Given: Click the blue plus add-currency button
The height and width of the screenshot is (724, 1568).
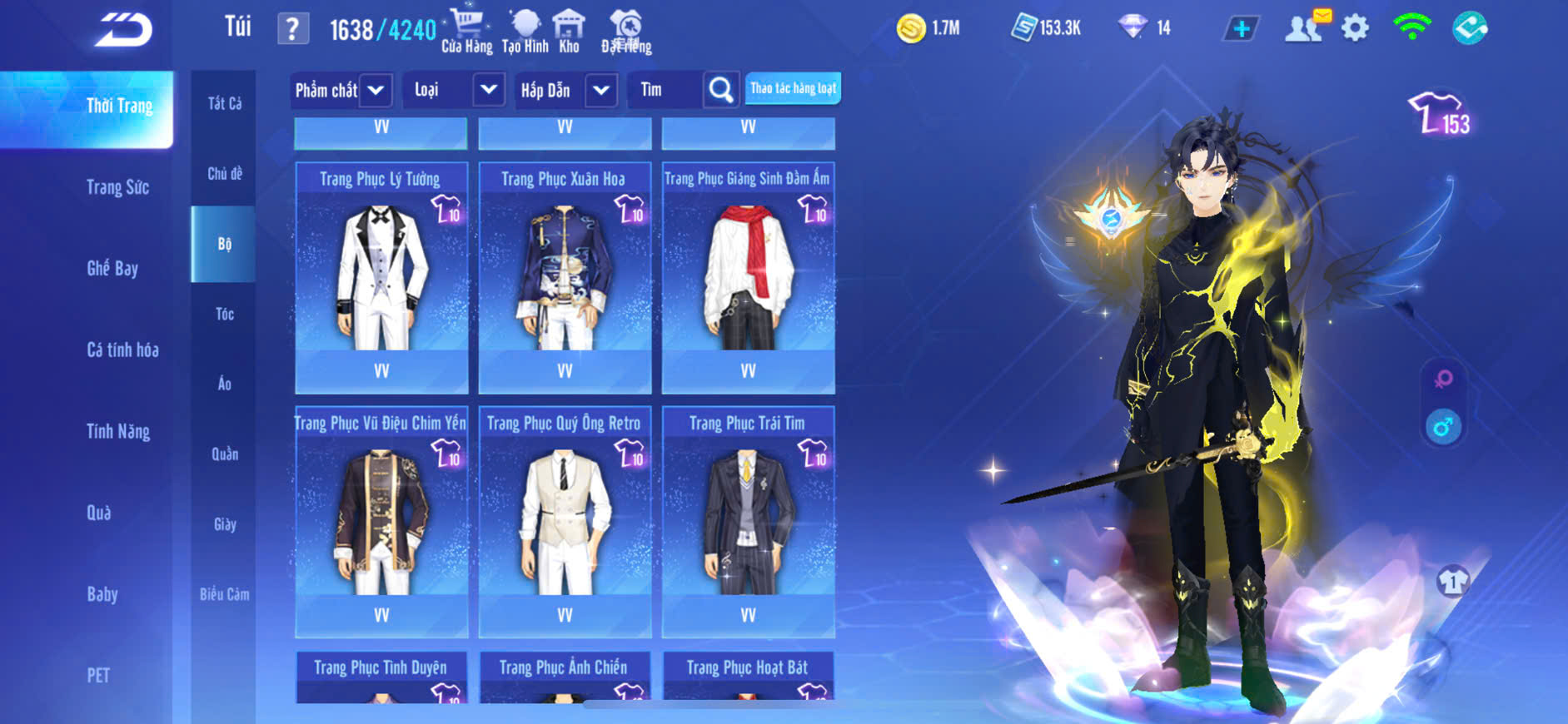Looking at the screenshot, I should tap(1241, 29).
